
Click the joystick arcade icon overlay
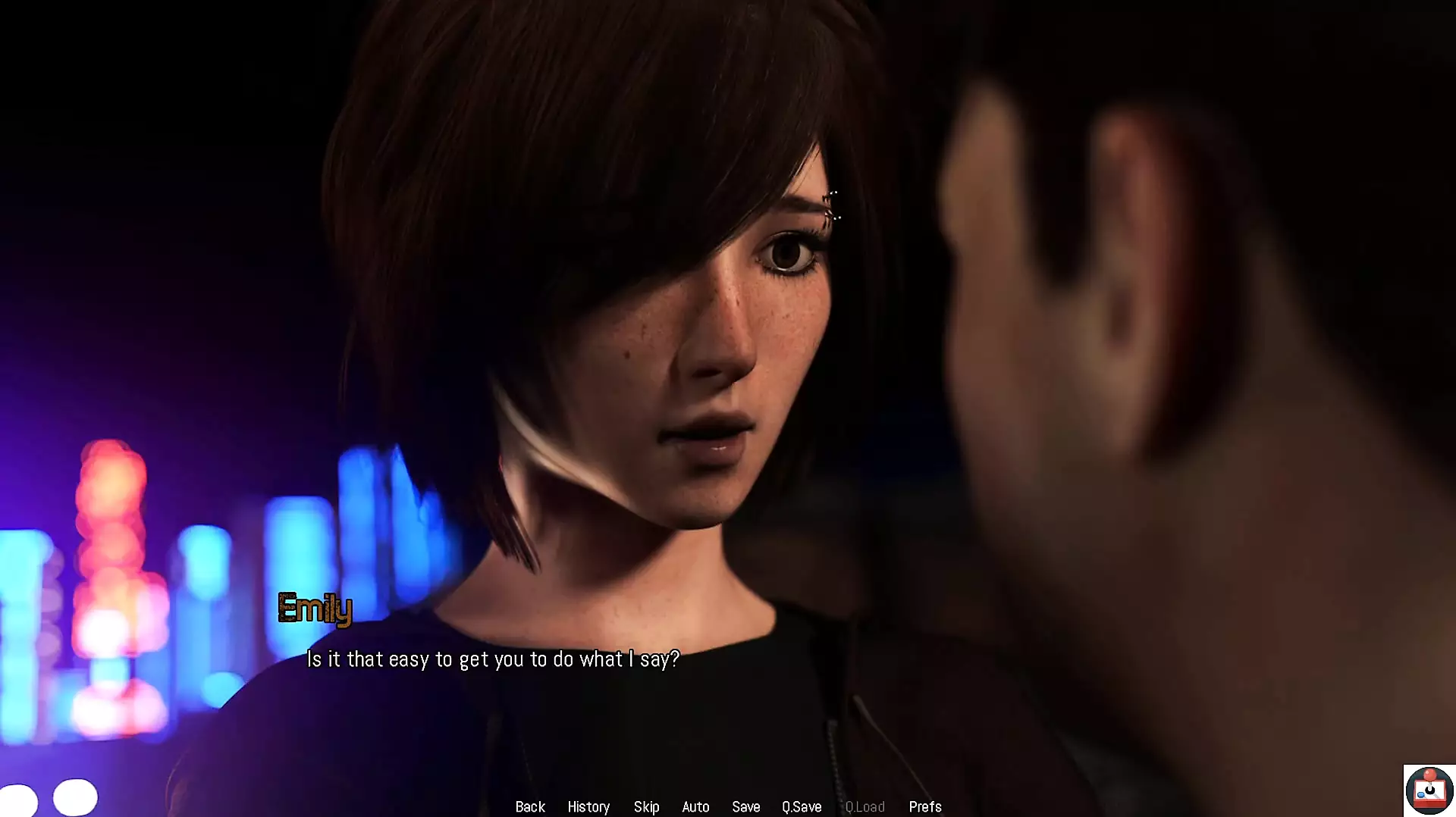[1429, 790]
